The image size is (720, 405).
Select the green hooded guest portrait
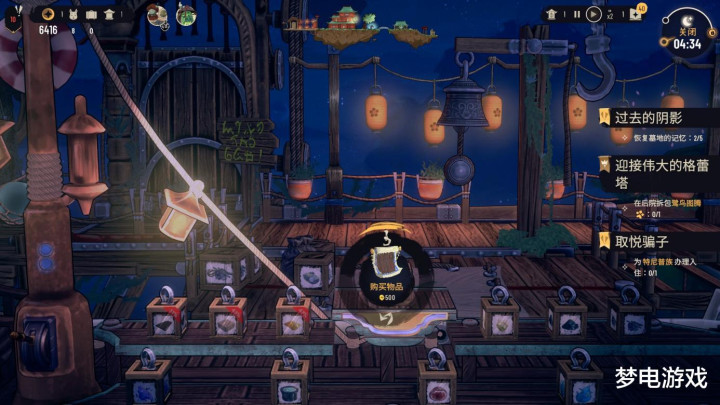pyautogui.click(x=186, y=15)
